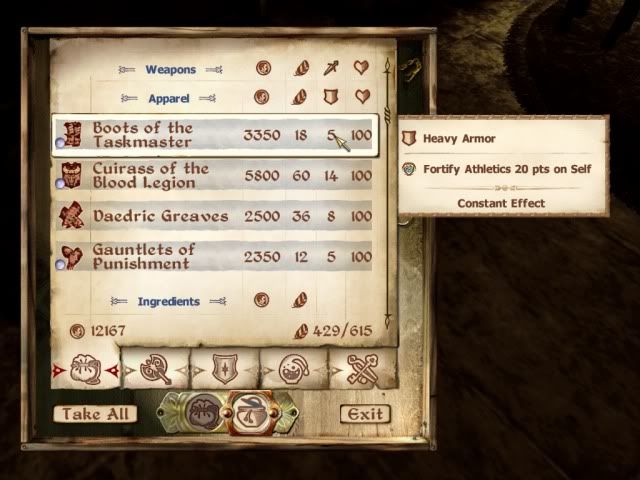Click the Ingredients category header
This screenshot has height=480, width=640.
[x=169, y=301]
